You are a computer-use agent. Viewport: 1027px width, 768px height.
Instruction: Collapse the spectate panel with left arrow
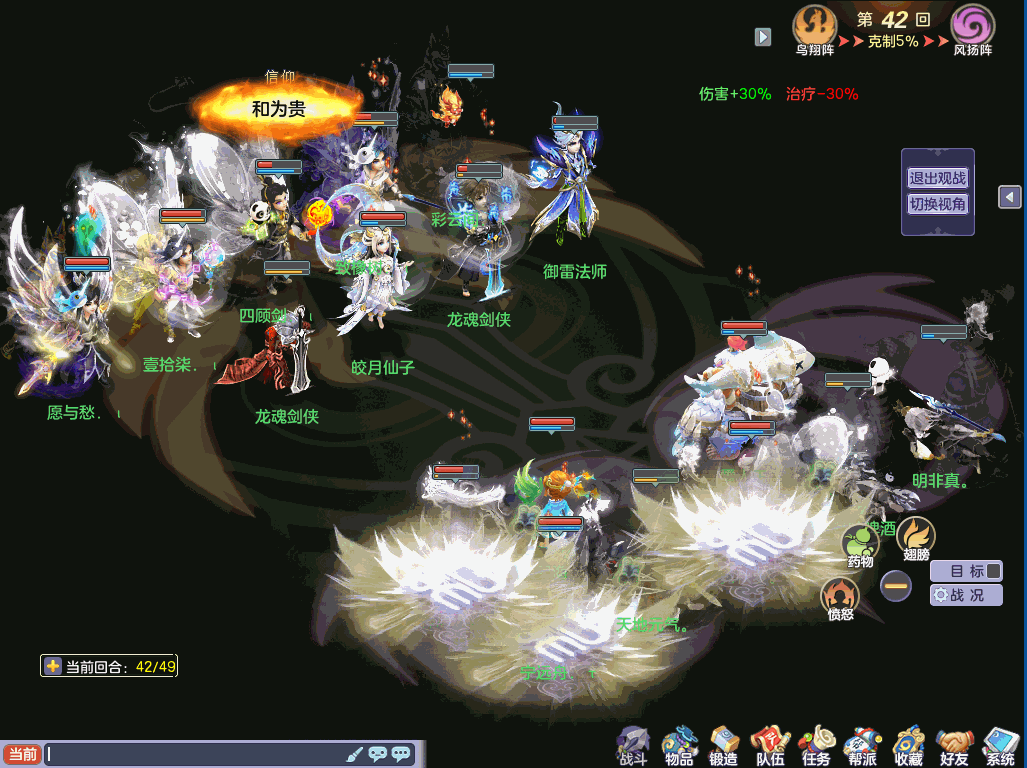click(x=1010, y=197)
